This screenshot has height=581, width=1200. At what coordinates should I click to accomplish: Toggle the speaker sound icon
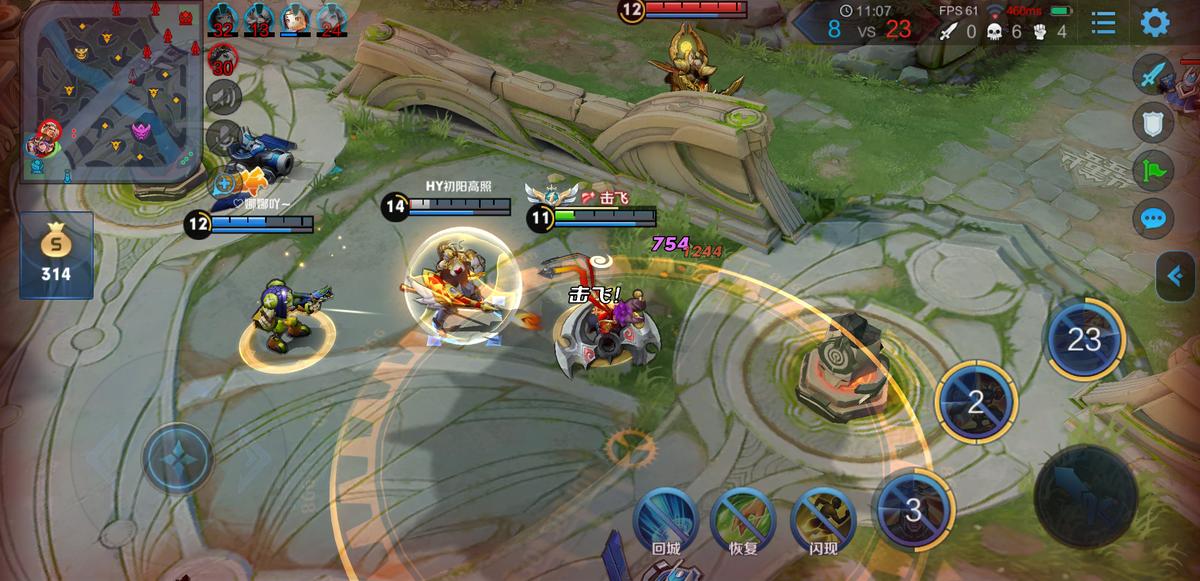pos(223,97)
